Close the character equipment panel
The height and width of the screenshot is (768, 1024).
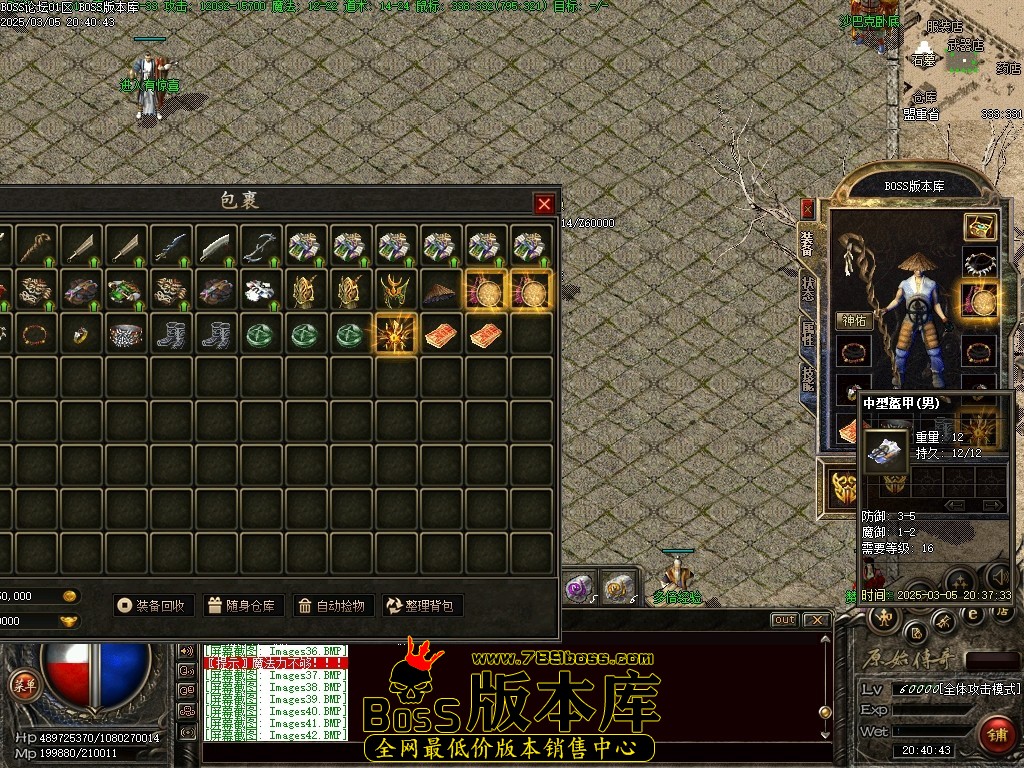pyautogui.click(x=808, y=209)
